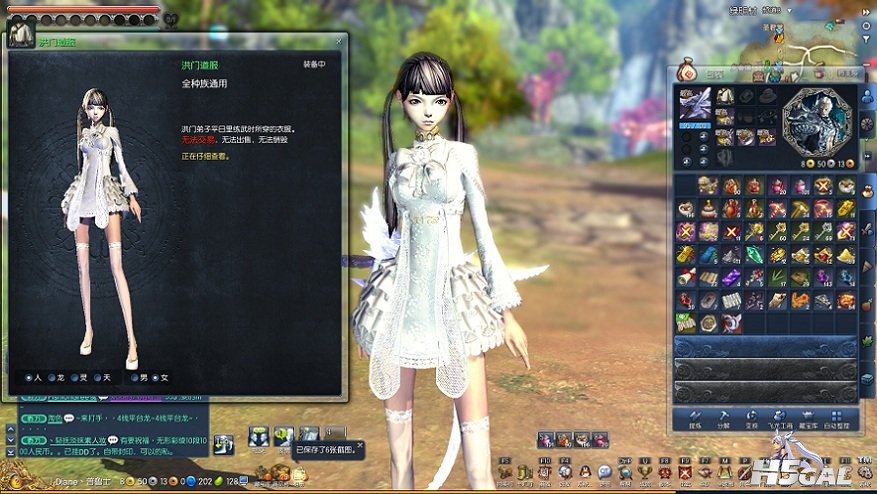Viewport: 877px width, 494px height.
Task: Select the 人 race option in preview
Action: tap(30, 378)
